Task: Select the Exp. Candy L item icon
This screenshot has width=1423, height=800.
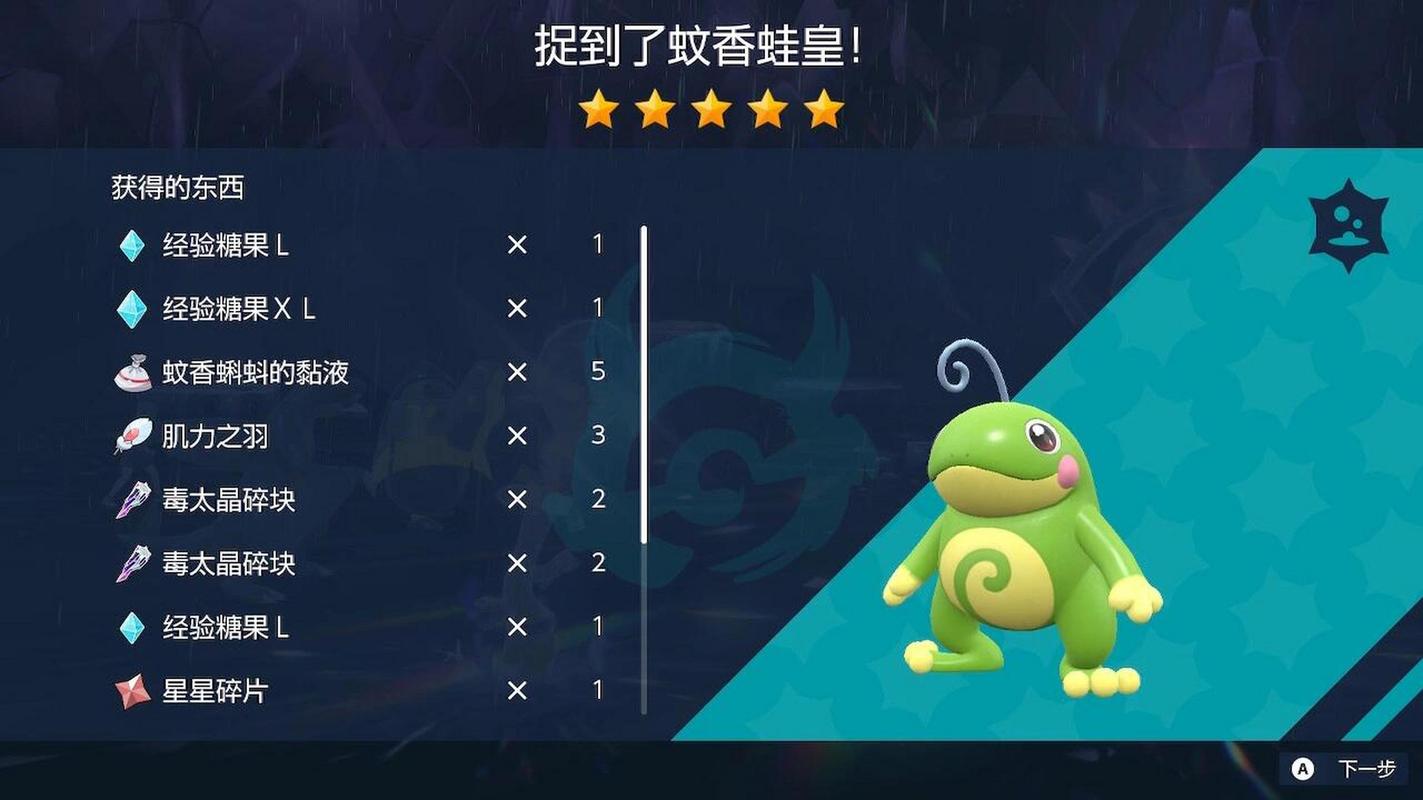Action: (133, 245)
